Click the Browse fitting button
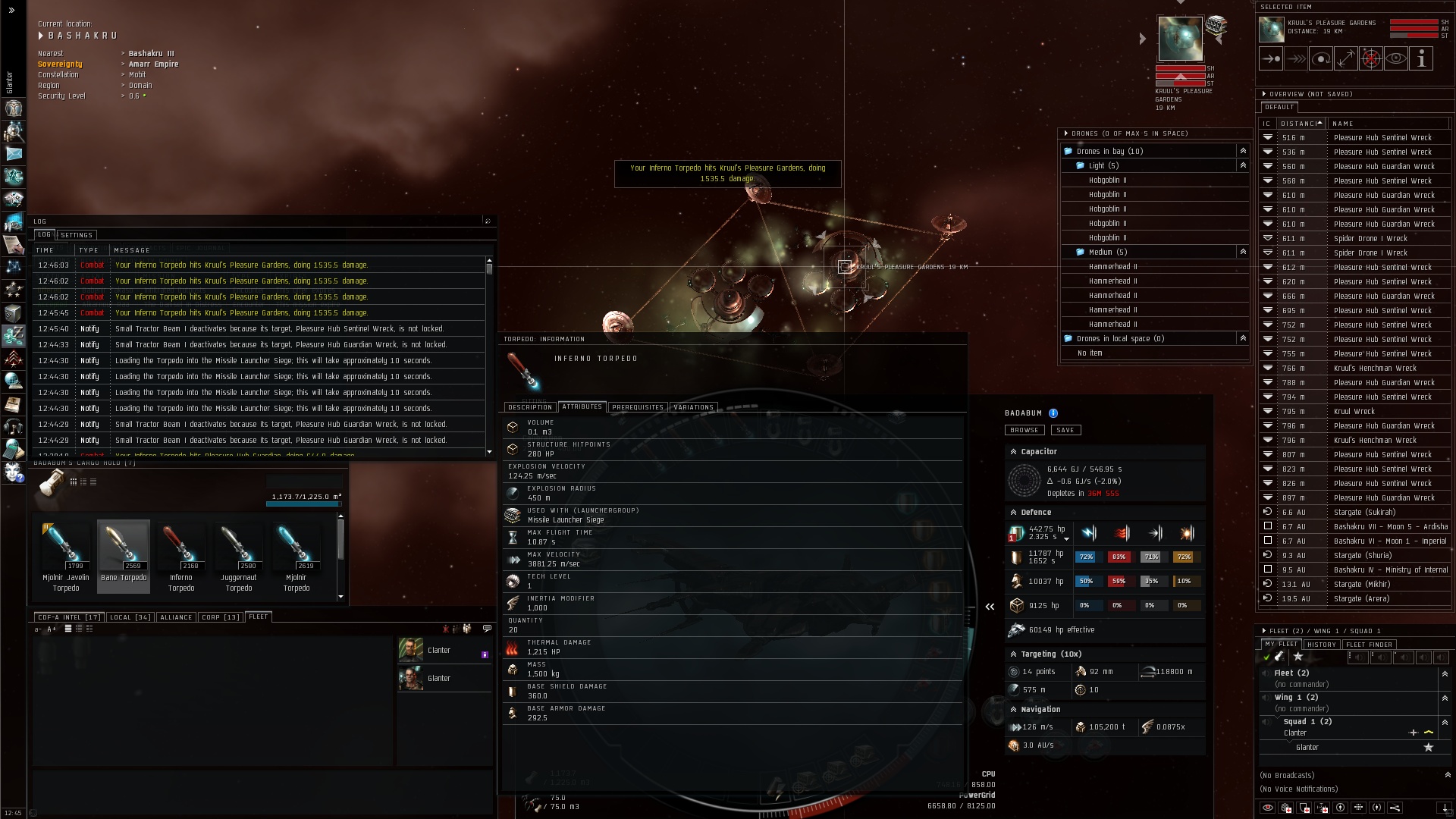Image resolution: width=1456 pixels, height=819 pixels. click(1024, 430)
